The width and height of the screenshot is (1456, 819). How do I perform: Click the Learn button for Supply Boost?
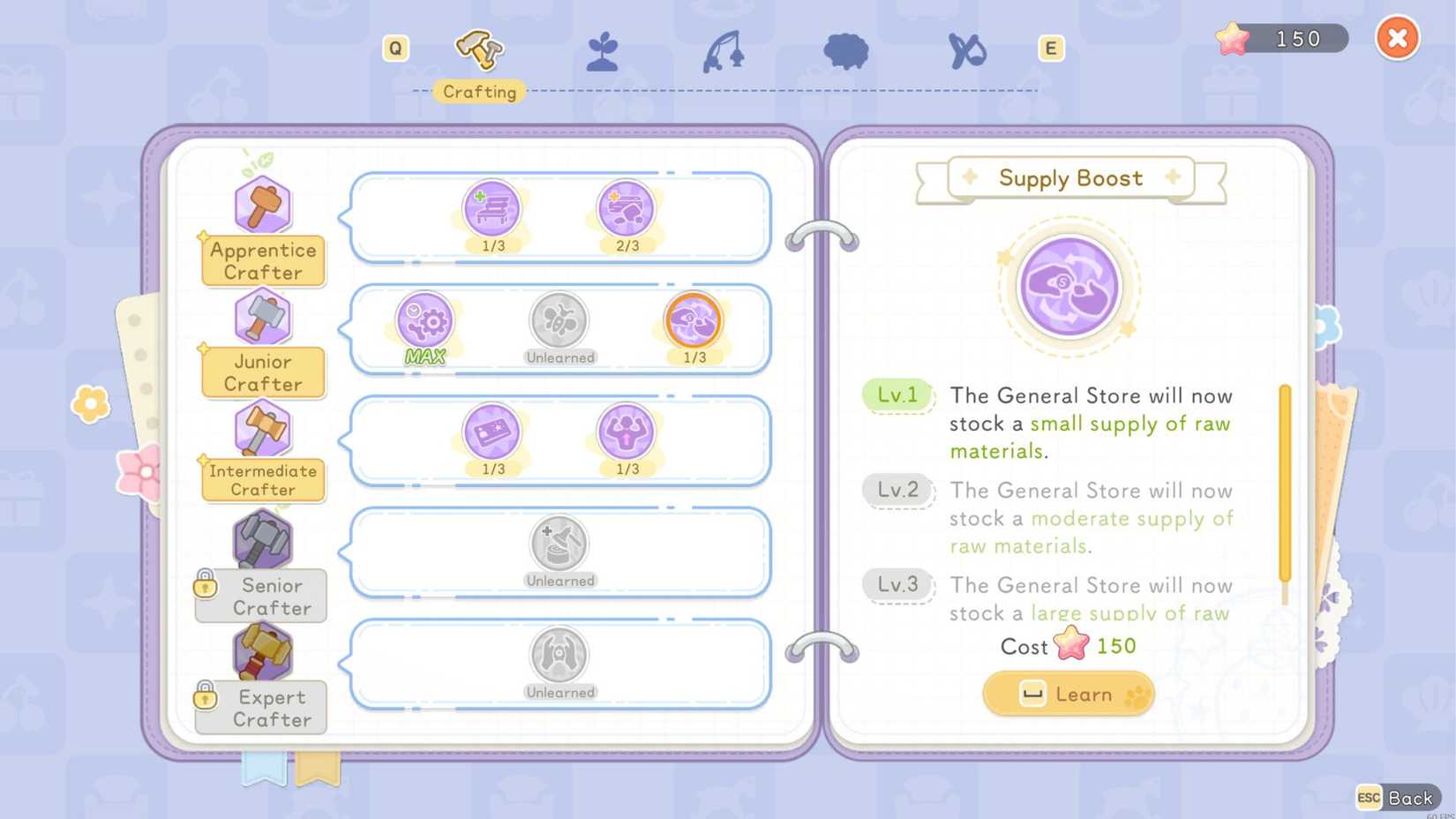(x=1068, y=694)
